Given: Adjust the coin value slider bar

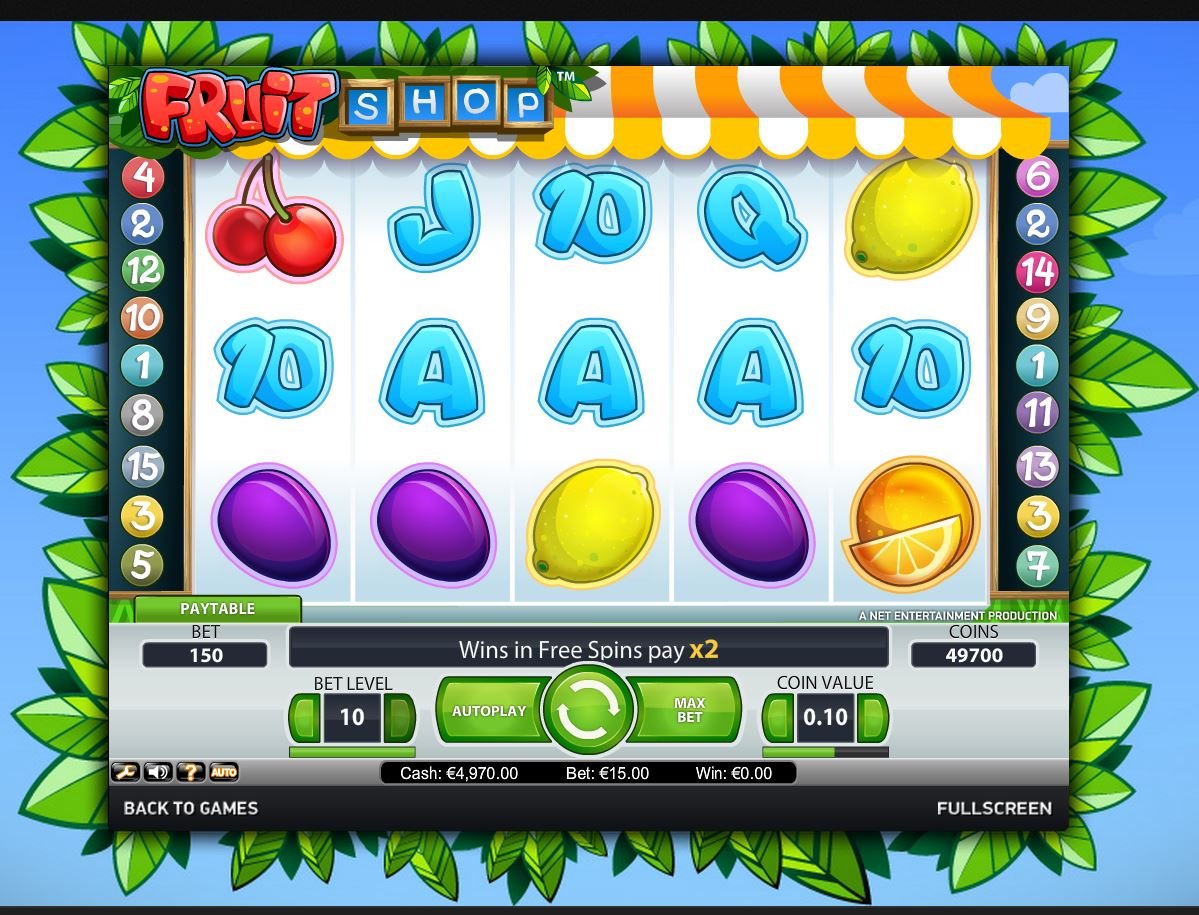Looking at the screenshot, I should 824,752.
